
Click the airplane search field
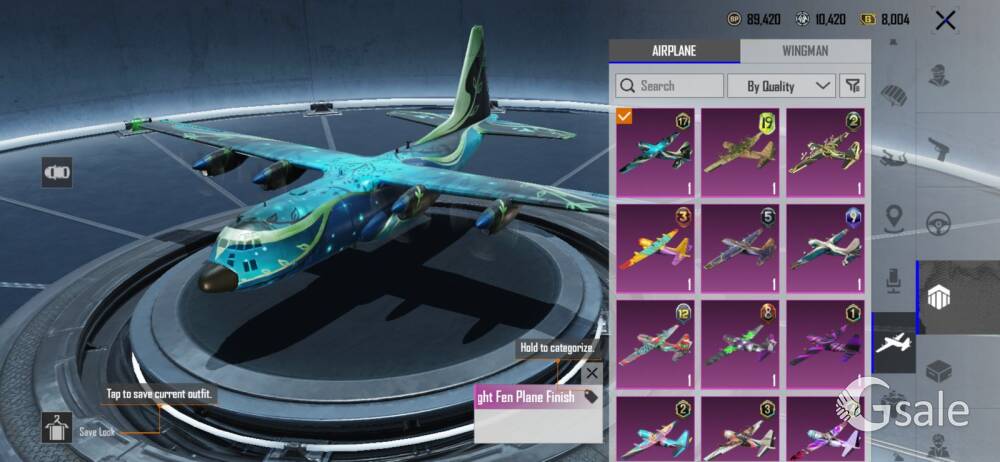(670, 86)
